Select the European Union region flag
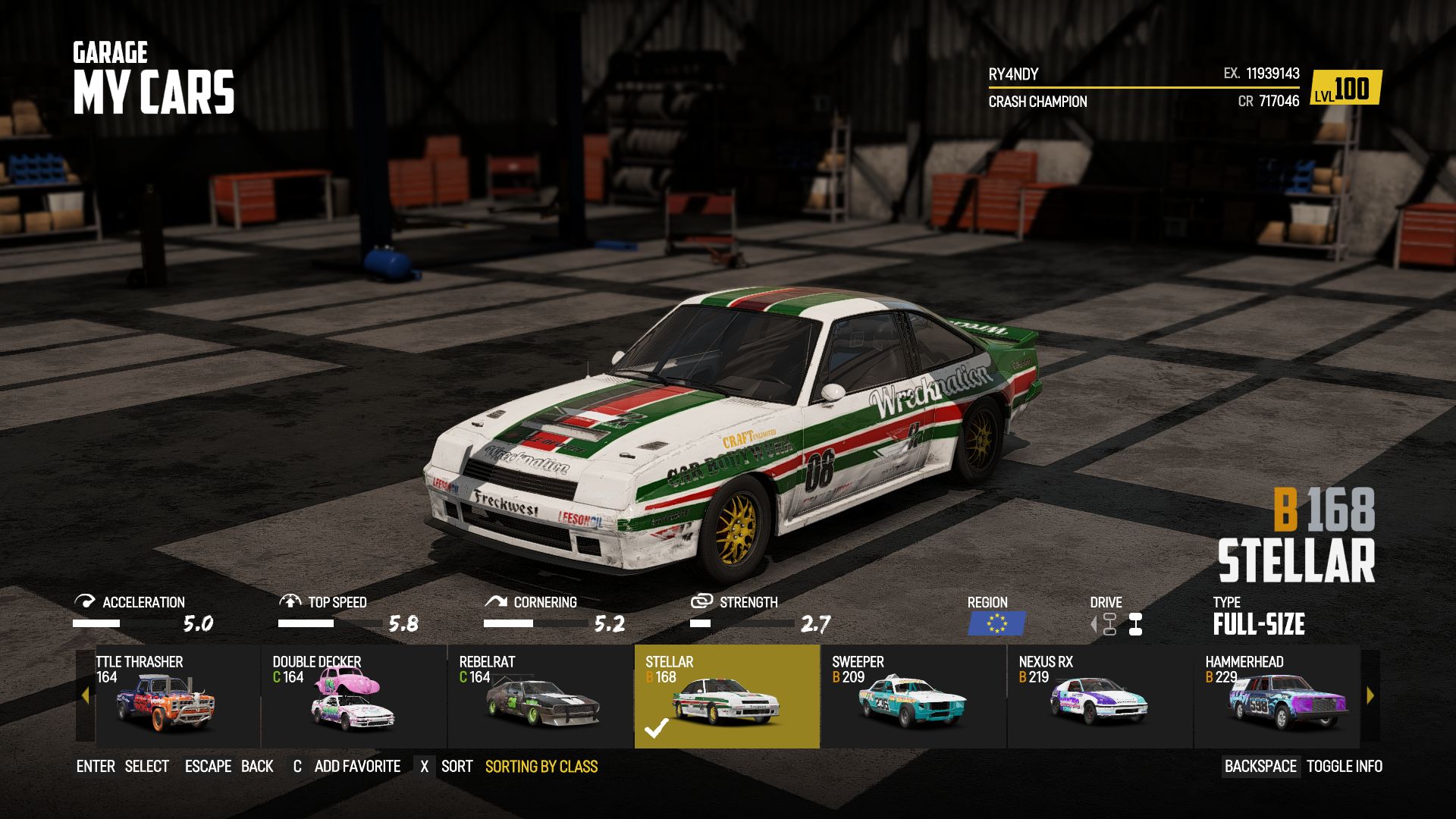 [x=997, y=623]
